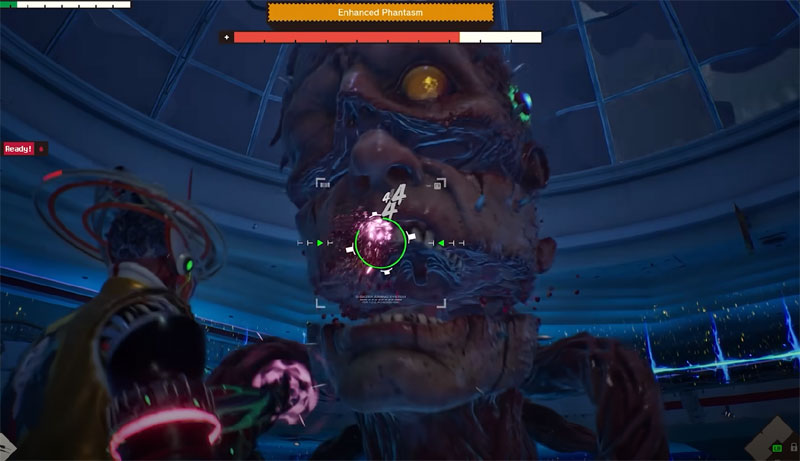Click the Enhanced Phantasm boss name banner

[381, 12]
